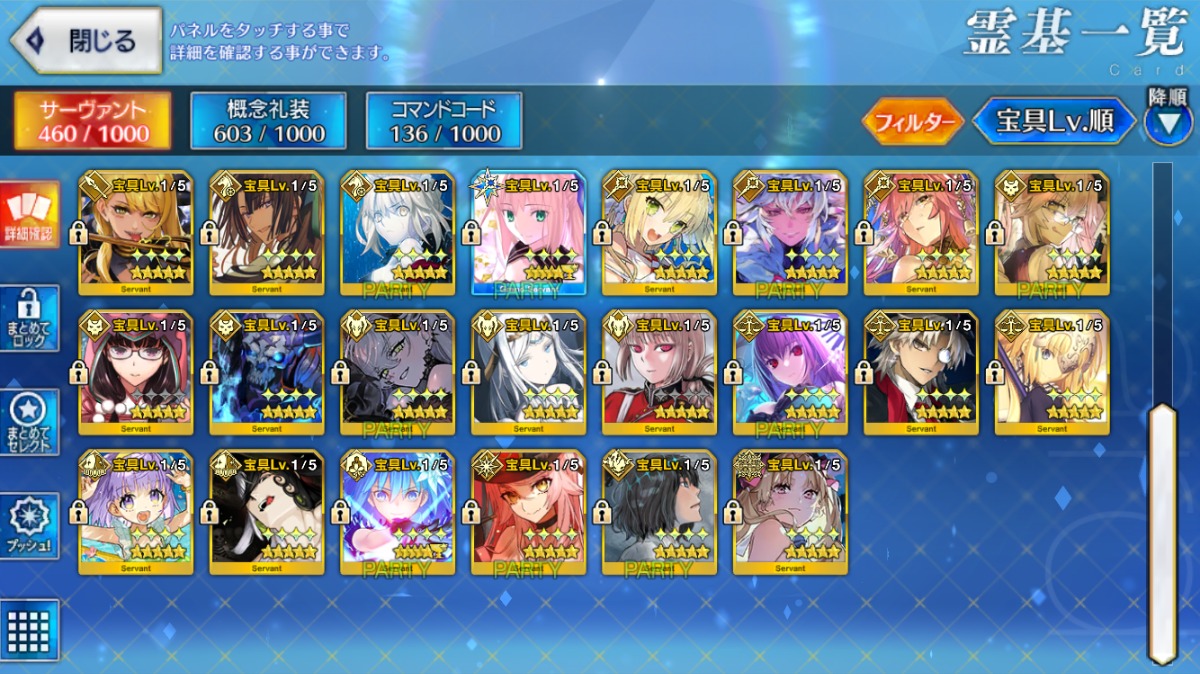Open the コマンドコード tab
1200x674 pixels.
(444, 121)
